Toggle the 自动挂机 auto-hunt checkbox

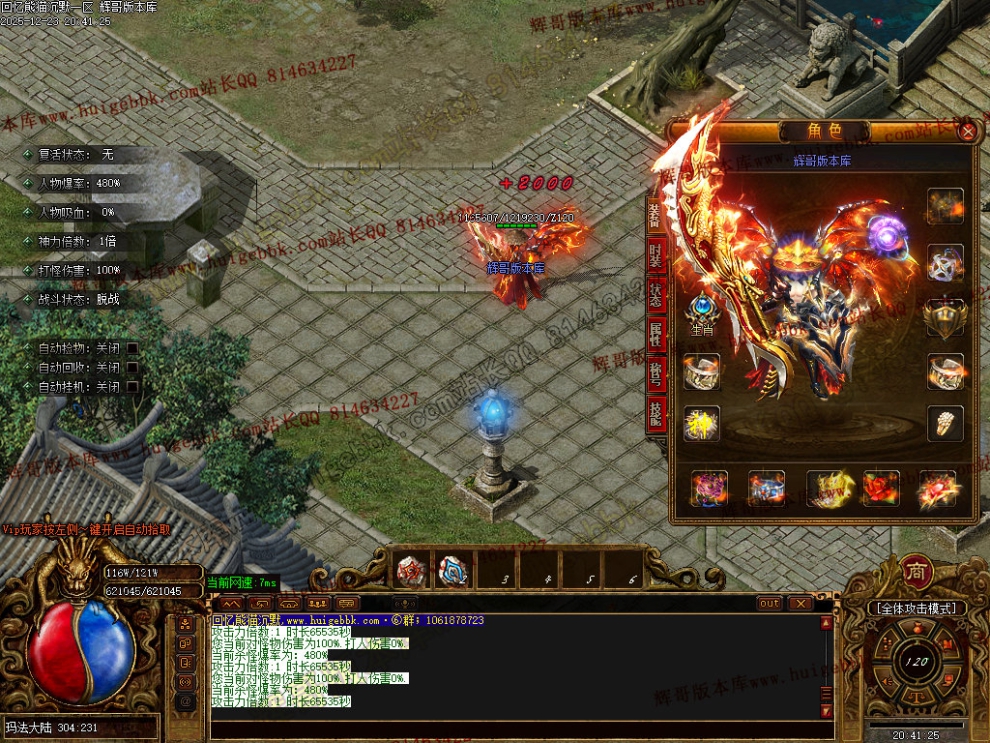[x=132, y=387]
